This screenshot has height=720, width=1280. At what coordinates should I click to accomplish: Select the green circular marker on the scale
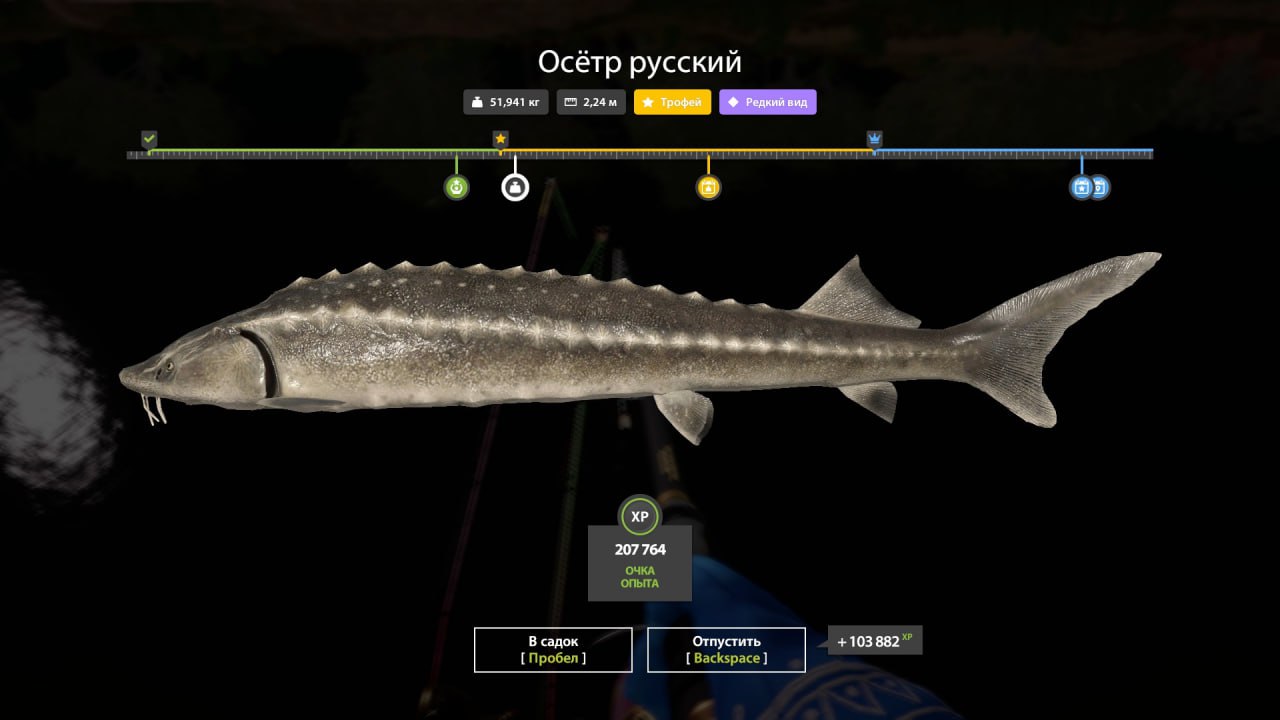457,187
